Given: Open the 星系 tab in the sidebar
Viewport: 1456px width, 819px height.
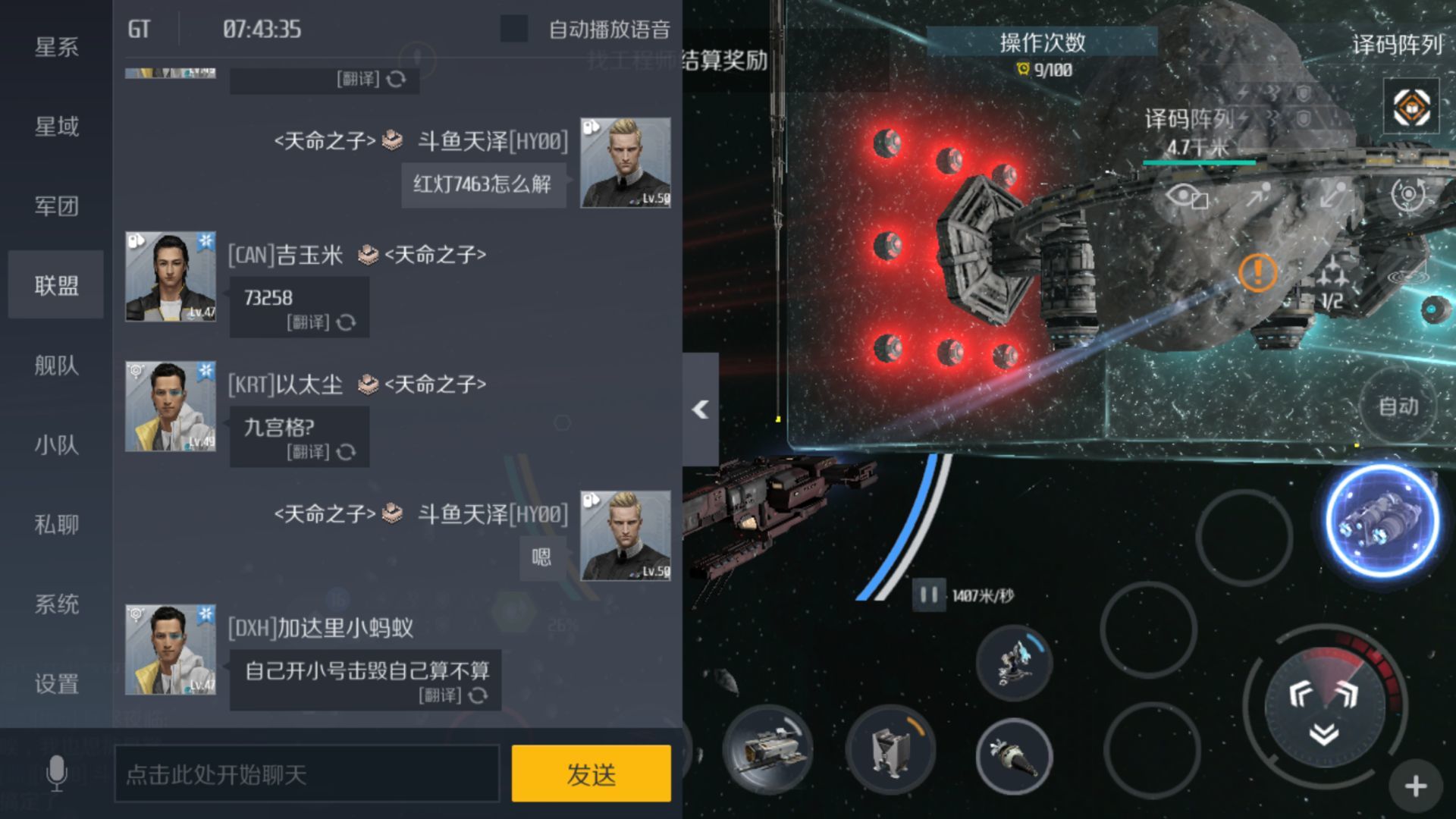Looking at the screenshot, I should 57,47.
